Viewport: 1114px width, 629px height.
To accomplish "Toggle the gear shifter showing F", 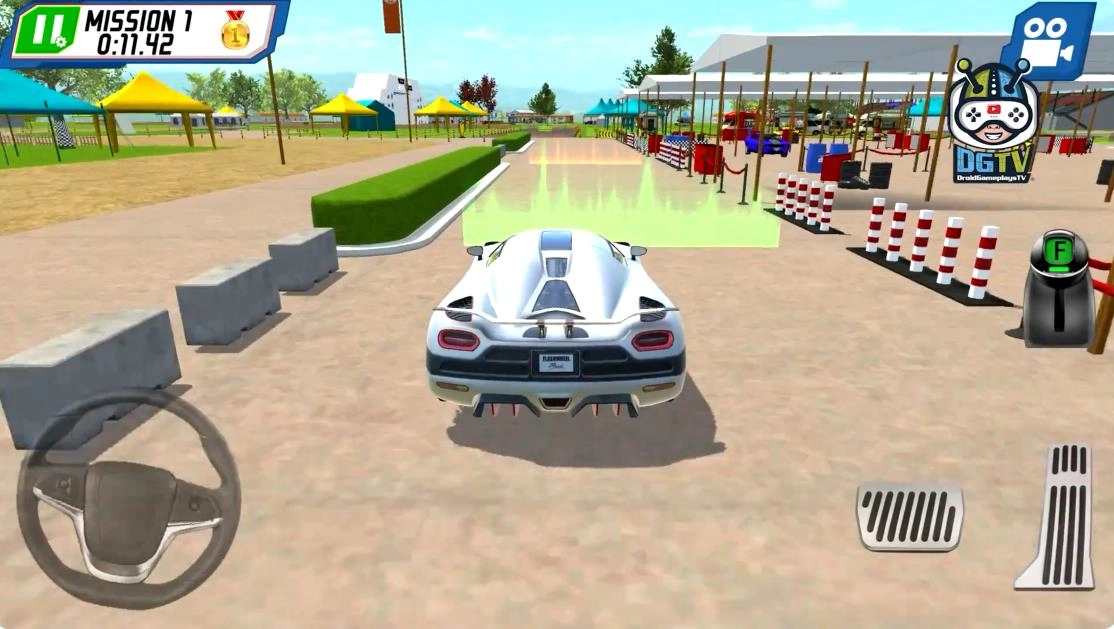I will [1058, 289].
